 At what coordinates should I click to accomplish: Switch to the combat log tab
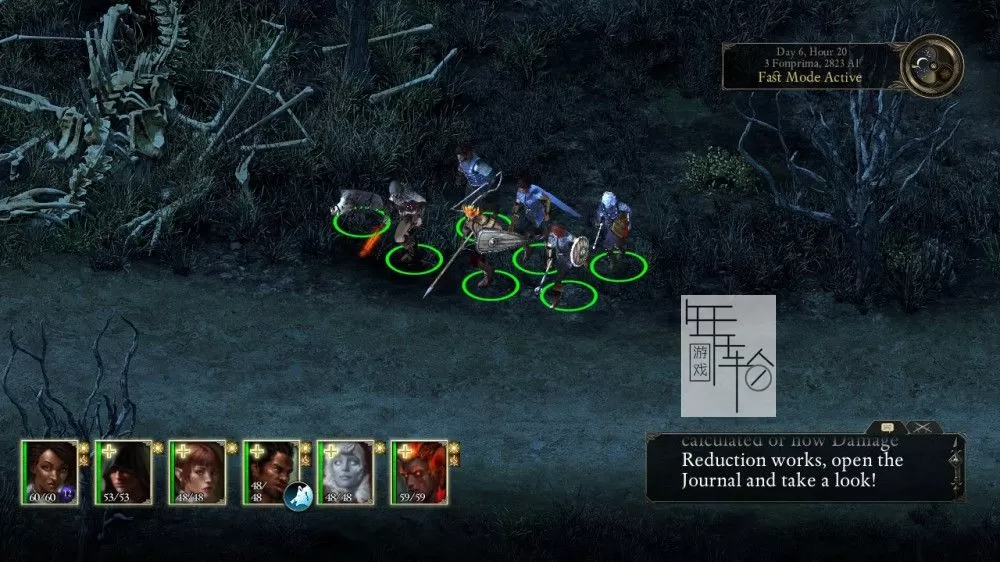922,427
